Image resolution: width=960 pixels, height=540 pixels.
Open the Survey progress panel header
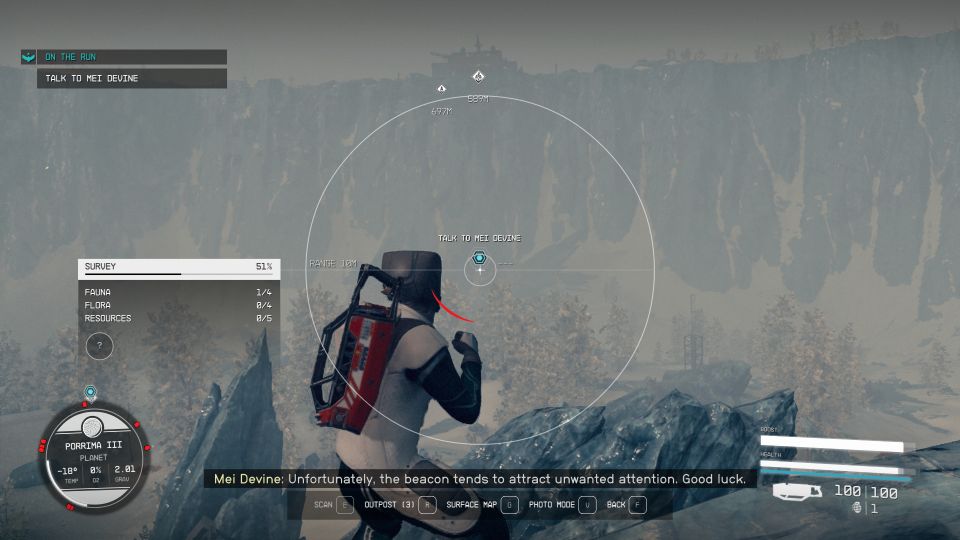click(177, 267)
